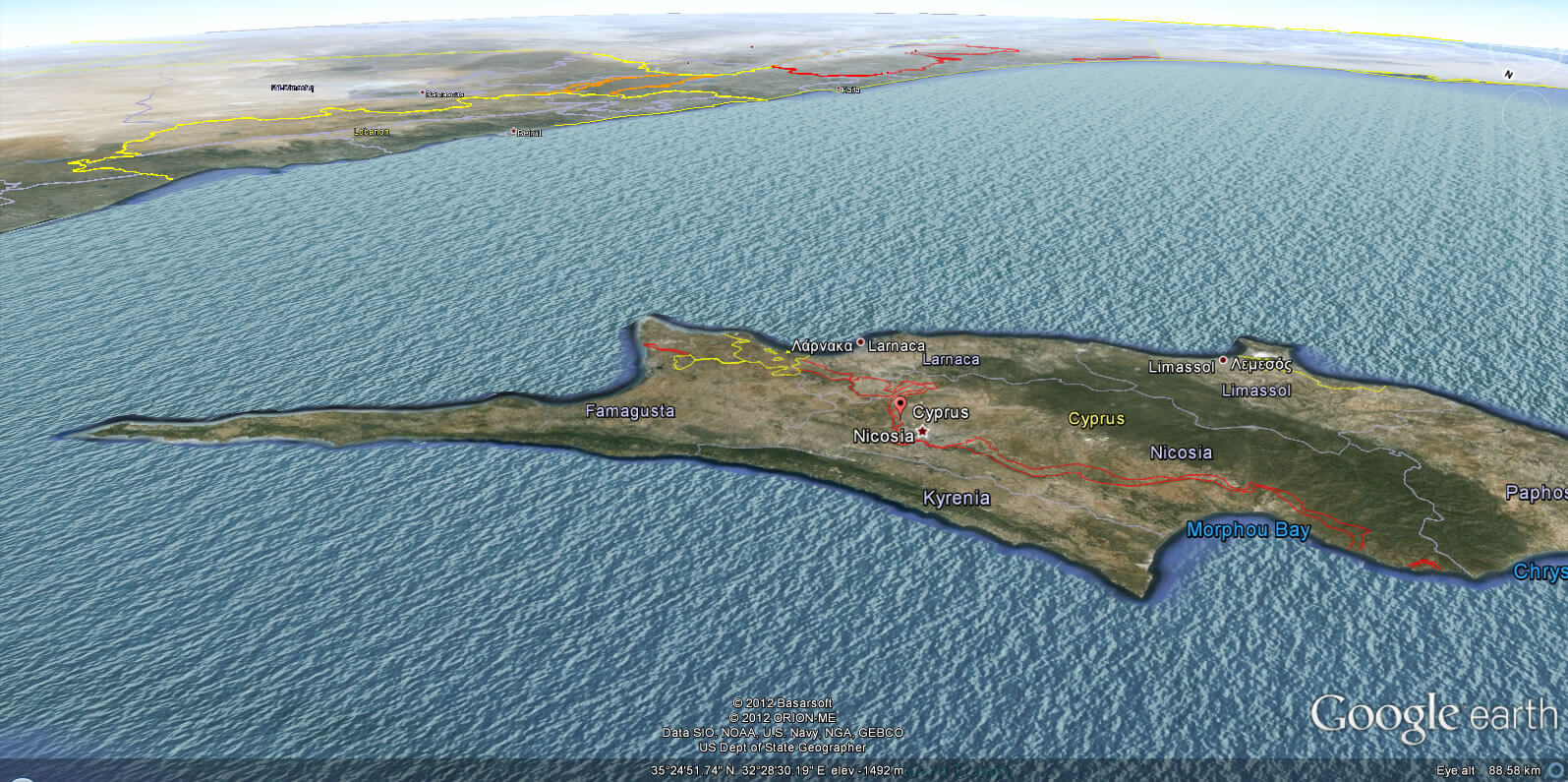Click the red Cyprus pin marker
Image resolution: width=1568 pixels, height=782 pixels.
[900, 403]
